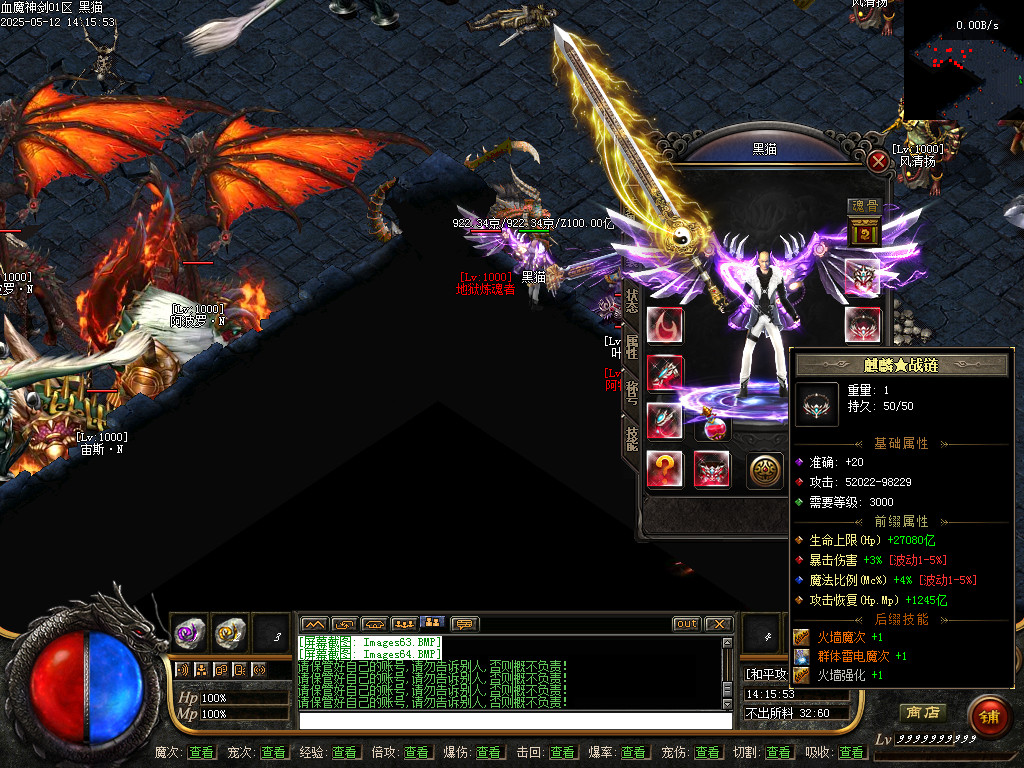Image resolution: width=1024 pixels, height=768 pixels.
Task: Click the round red 铺 button
Action: (988, 717)
